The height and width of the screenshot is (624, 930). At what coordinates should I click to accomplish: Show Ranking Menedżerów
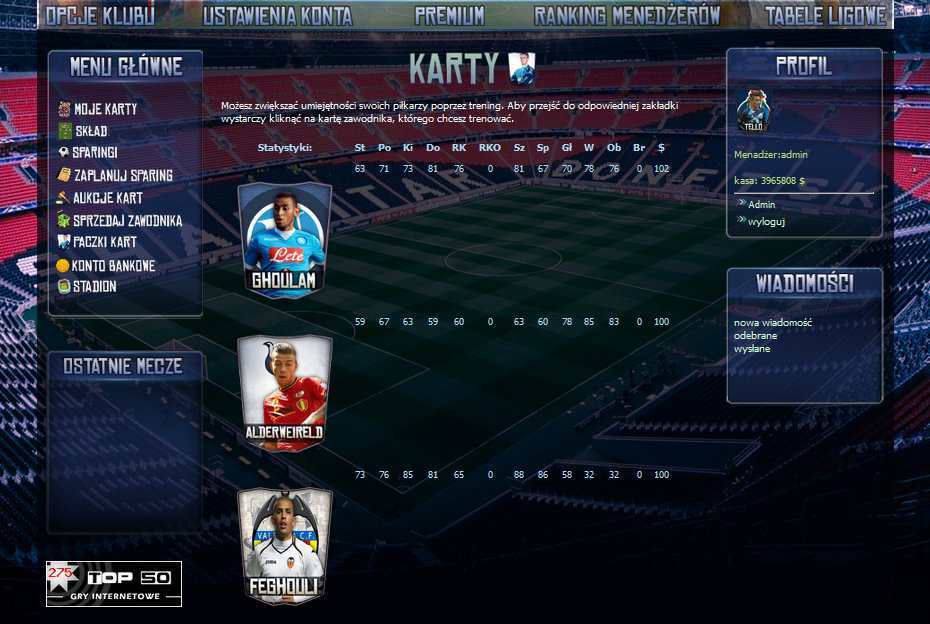[627, 15]
